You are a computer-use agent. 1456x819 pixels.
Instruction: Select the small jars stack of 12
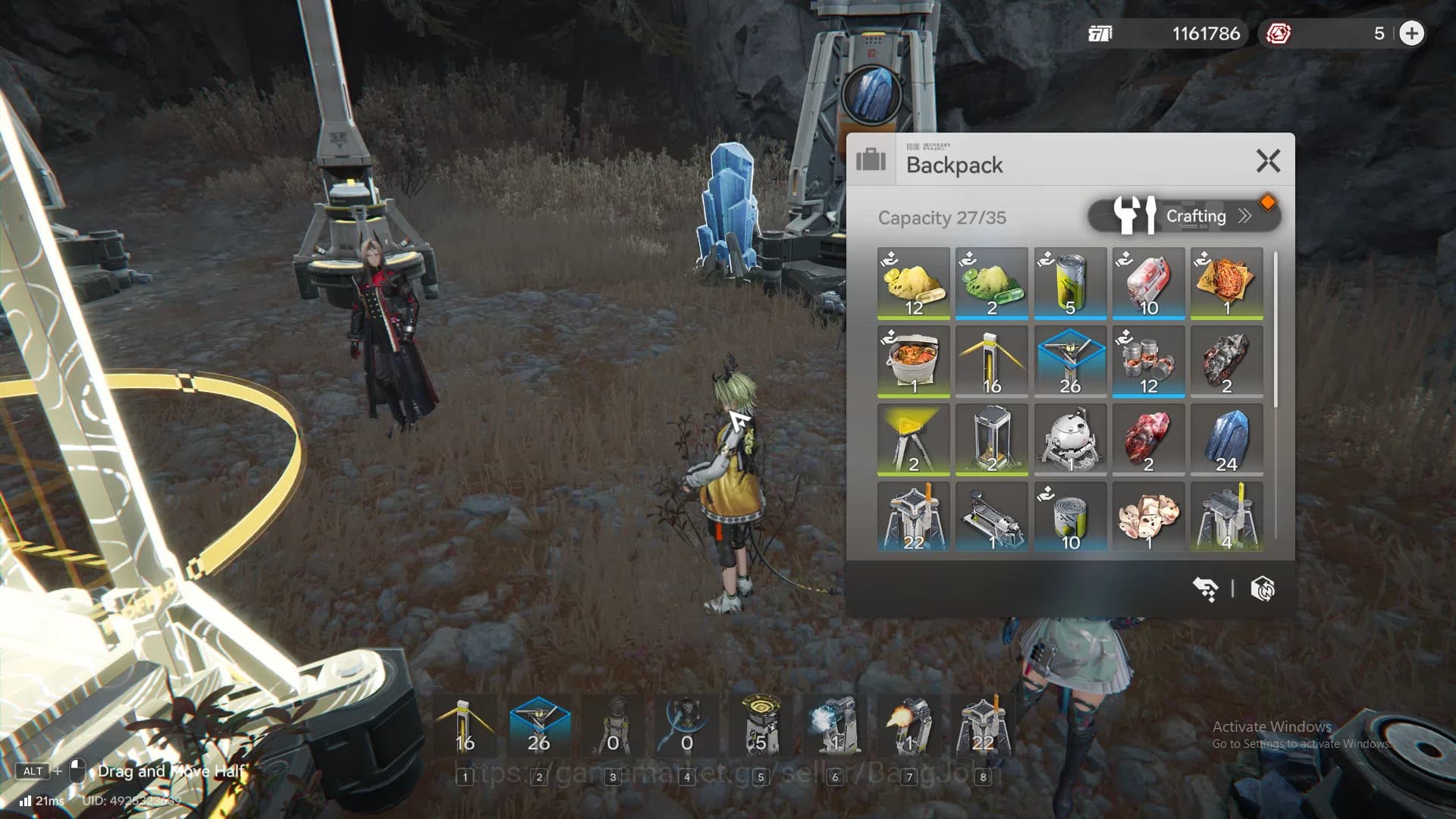(x=1148, y=361)
